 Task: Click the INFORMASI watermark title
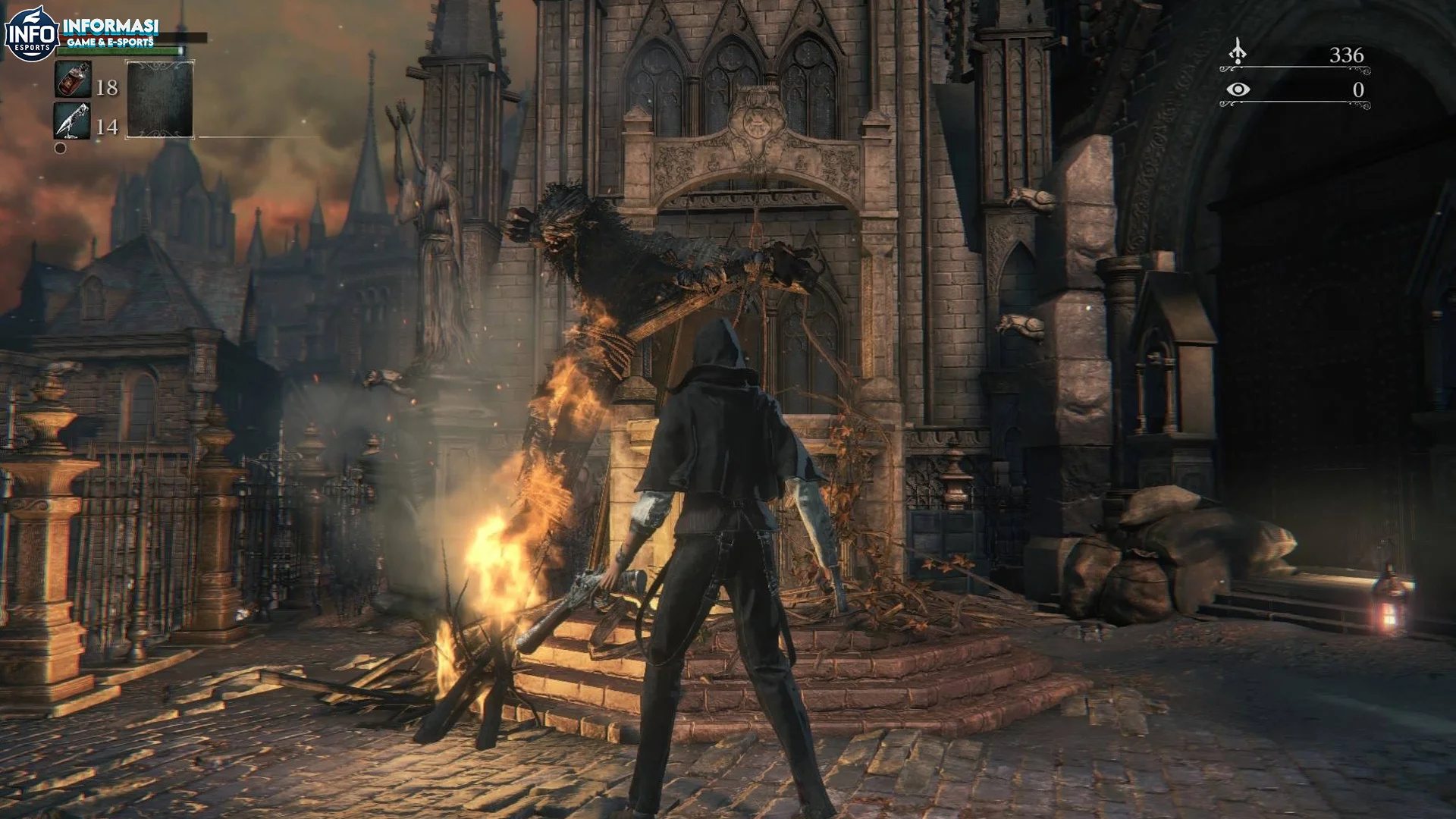click(x=111, y=26)
